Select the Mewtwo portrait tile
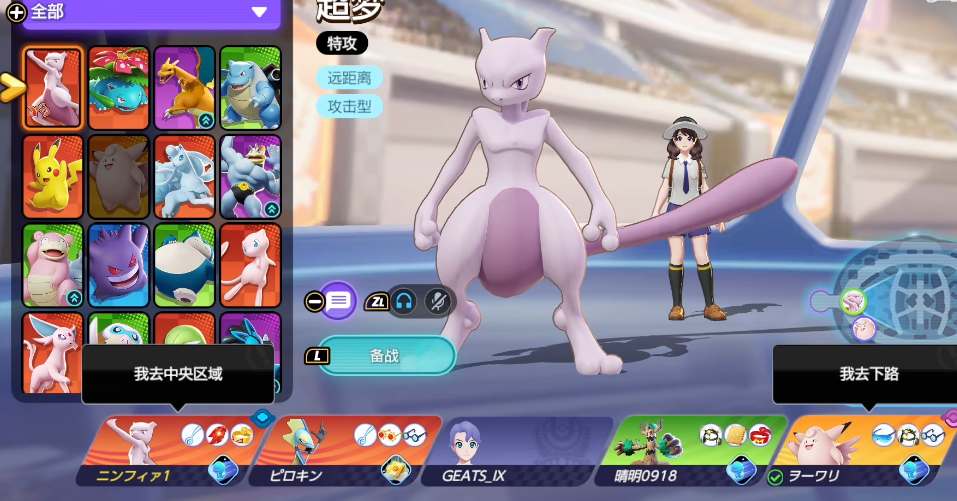Image resolution: width=957 pixels, height=501 pixels. coord(53,87)
